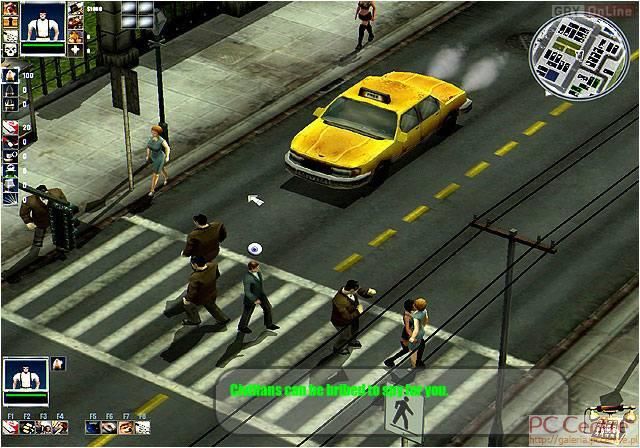
Task: Activate the F7 hotkey action icon
Action: (x=126, y=428)
